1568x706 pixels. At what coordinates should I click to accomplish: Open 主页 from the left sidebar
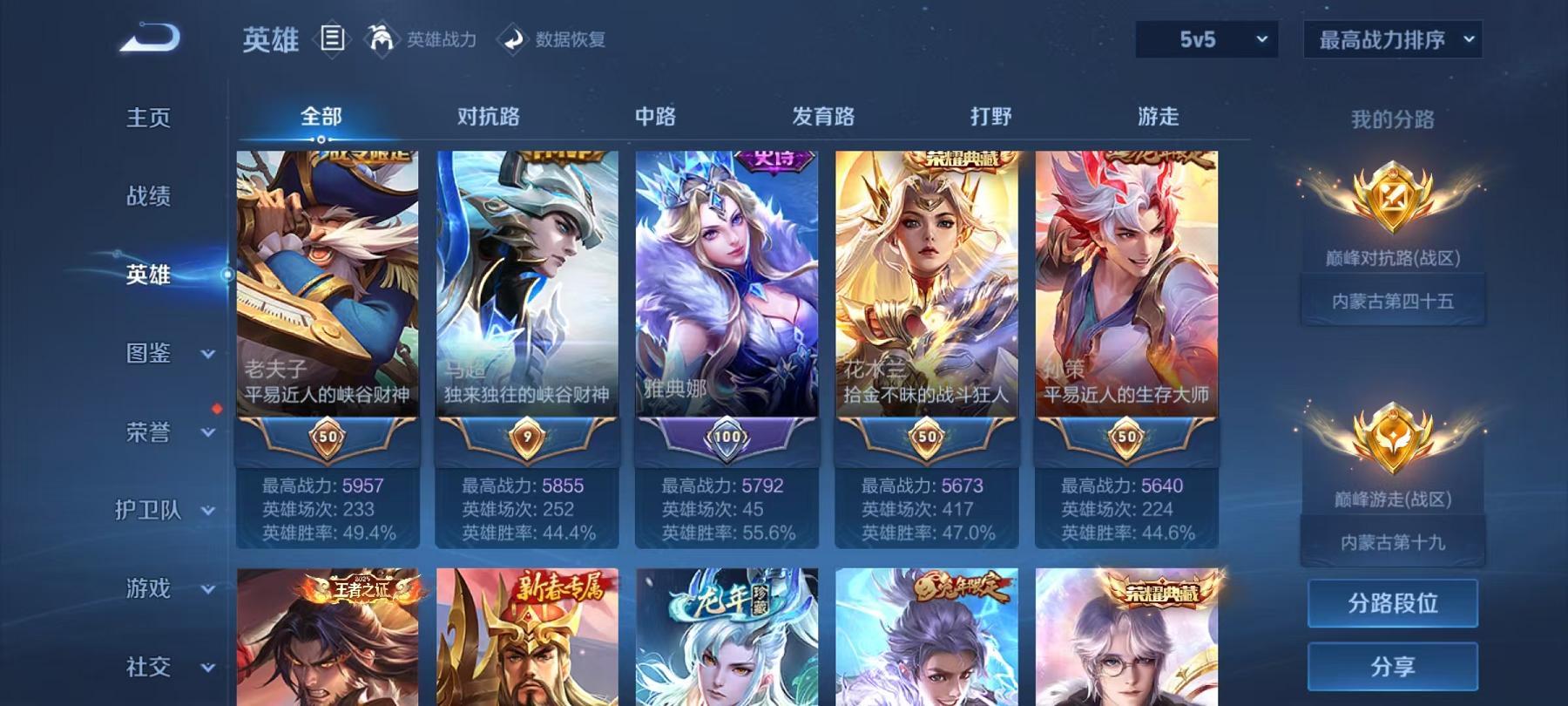148,116
